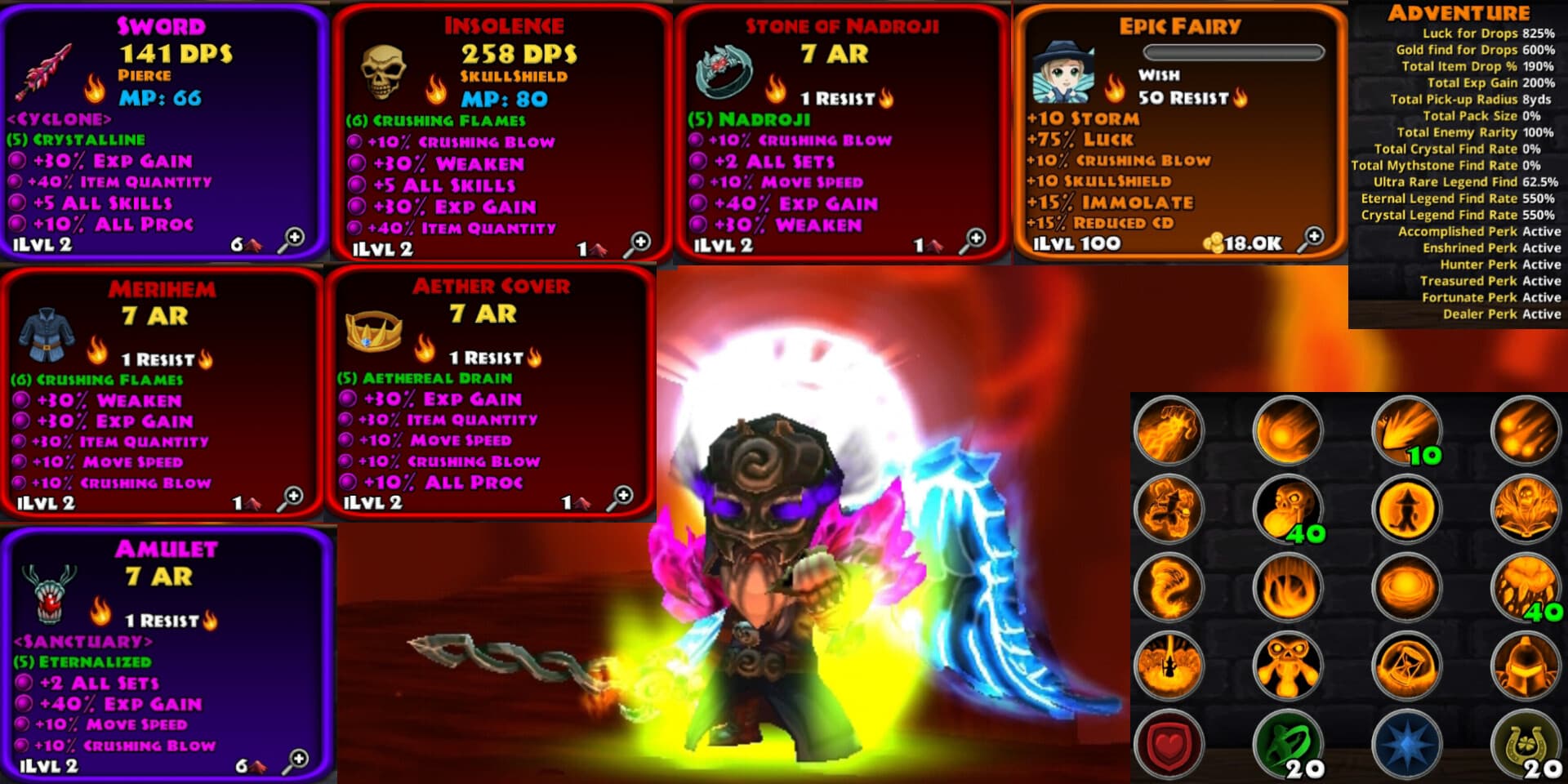Inspect the Aether Cover crown item
This screenshot has width=1568, height=784.
pos(620,497)
